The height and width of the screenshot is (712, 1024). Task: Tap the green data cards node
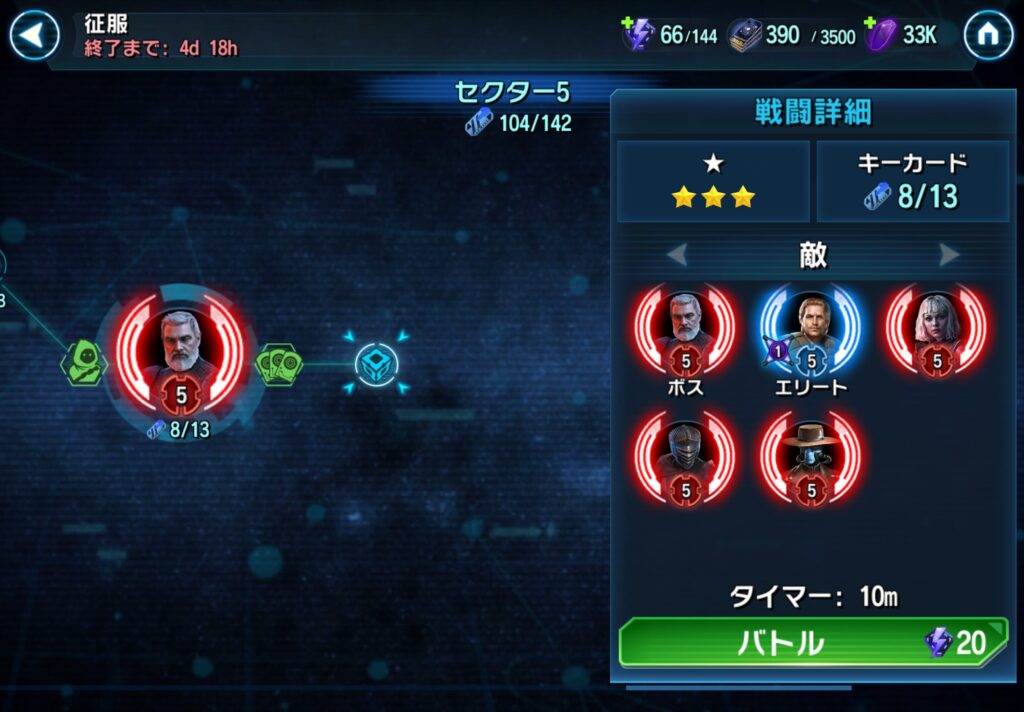pos(279,364)
